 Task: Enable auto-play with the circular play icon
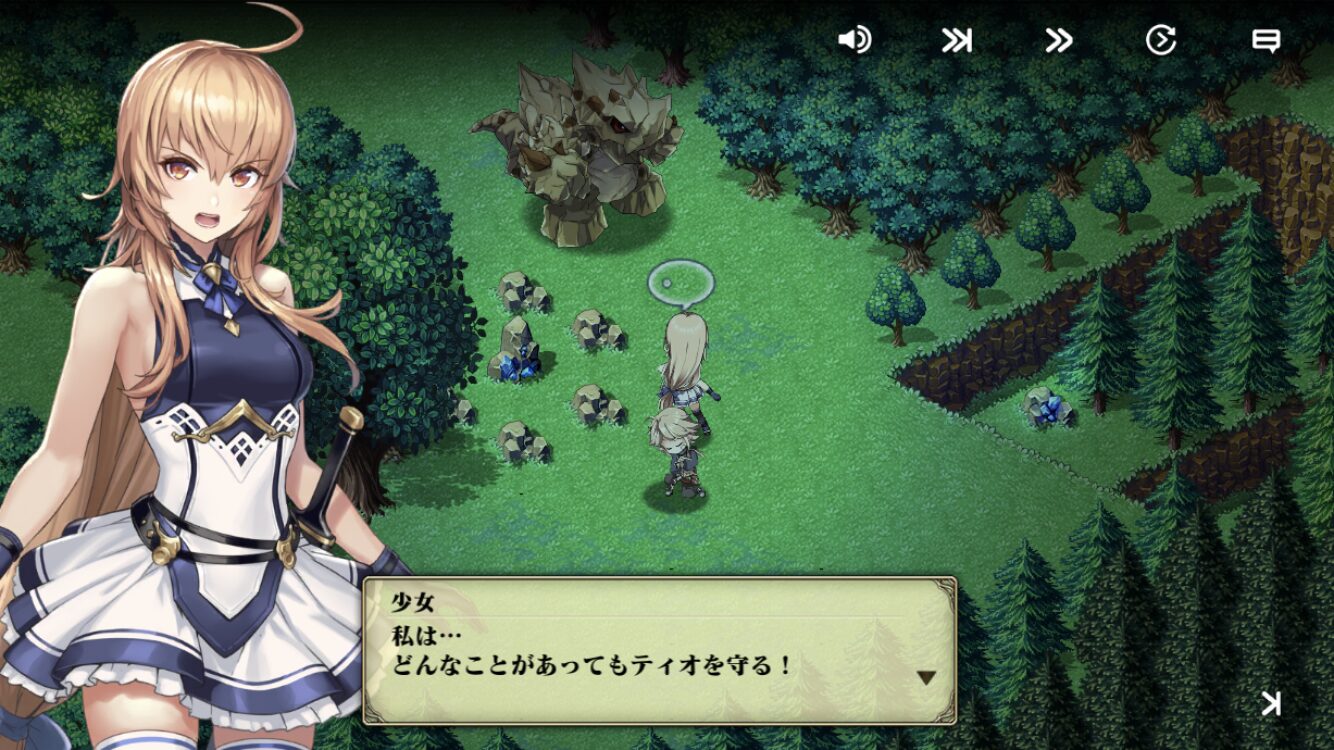tap(1160, 40)
